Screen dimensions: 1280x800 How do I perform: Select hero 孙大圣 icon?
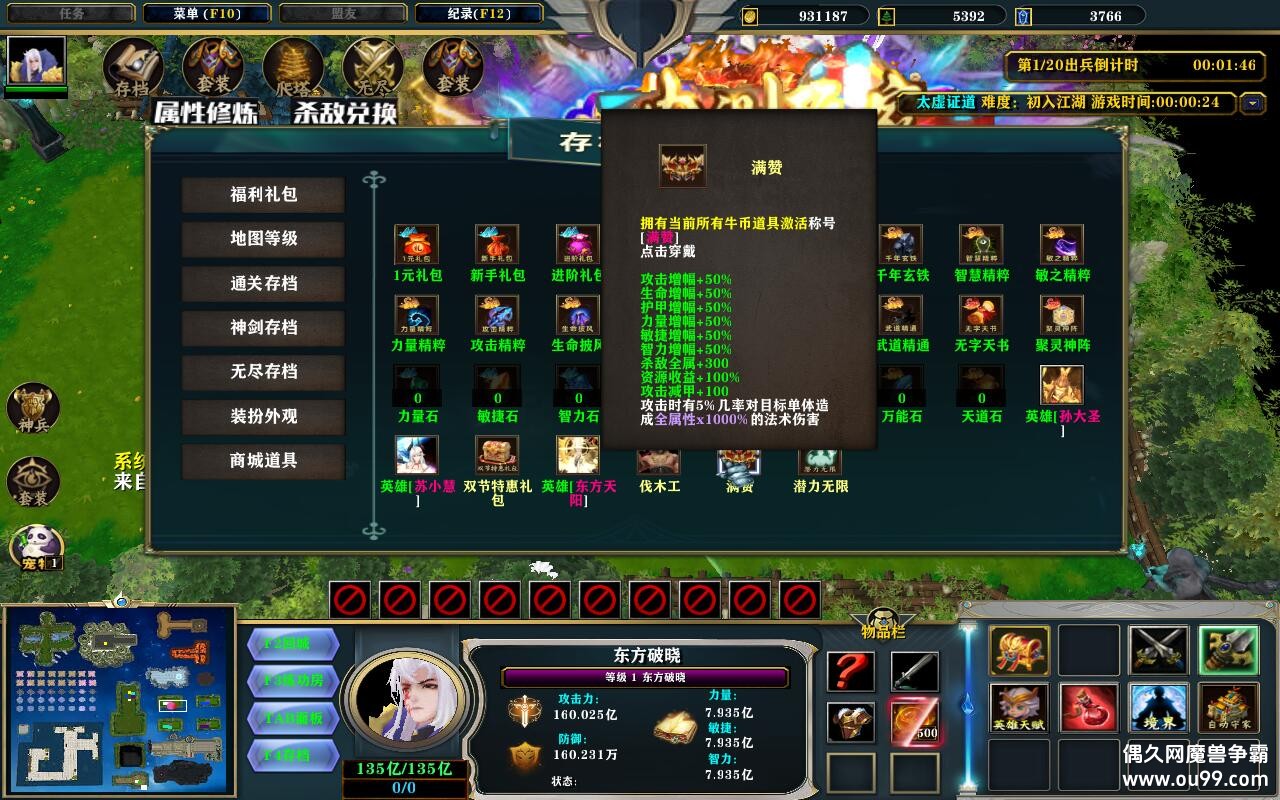(1062, 385)
